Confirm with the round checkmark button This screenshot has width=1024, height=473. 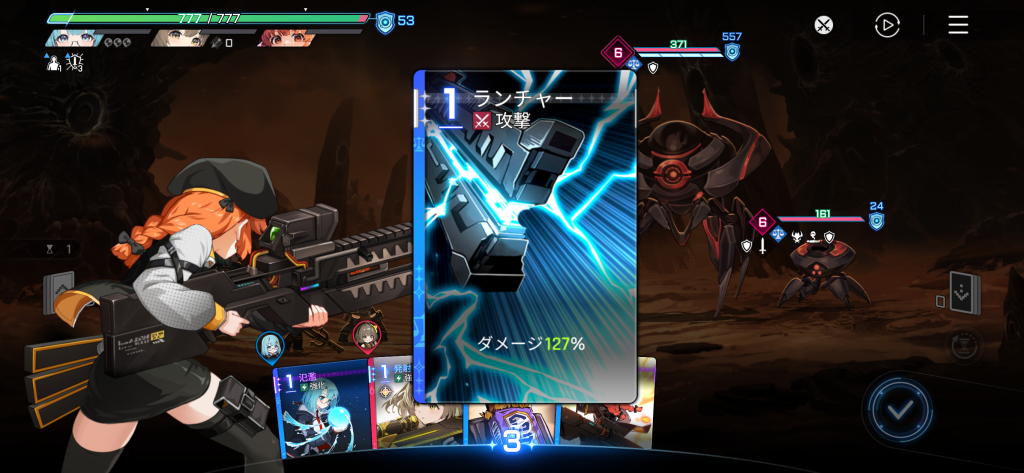click(900, 409)
